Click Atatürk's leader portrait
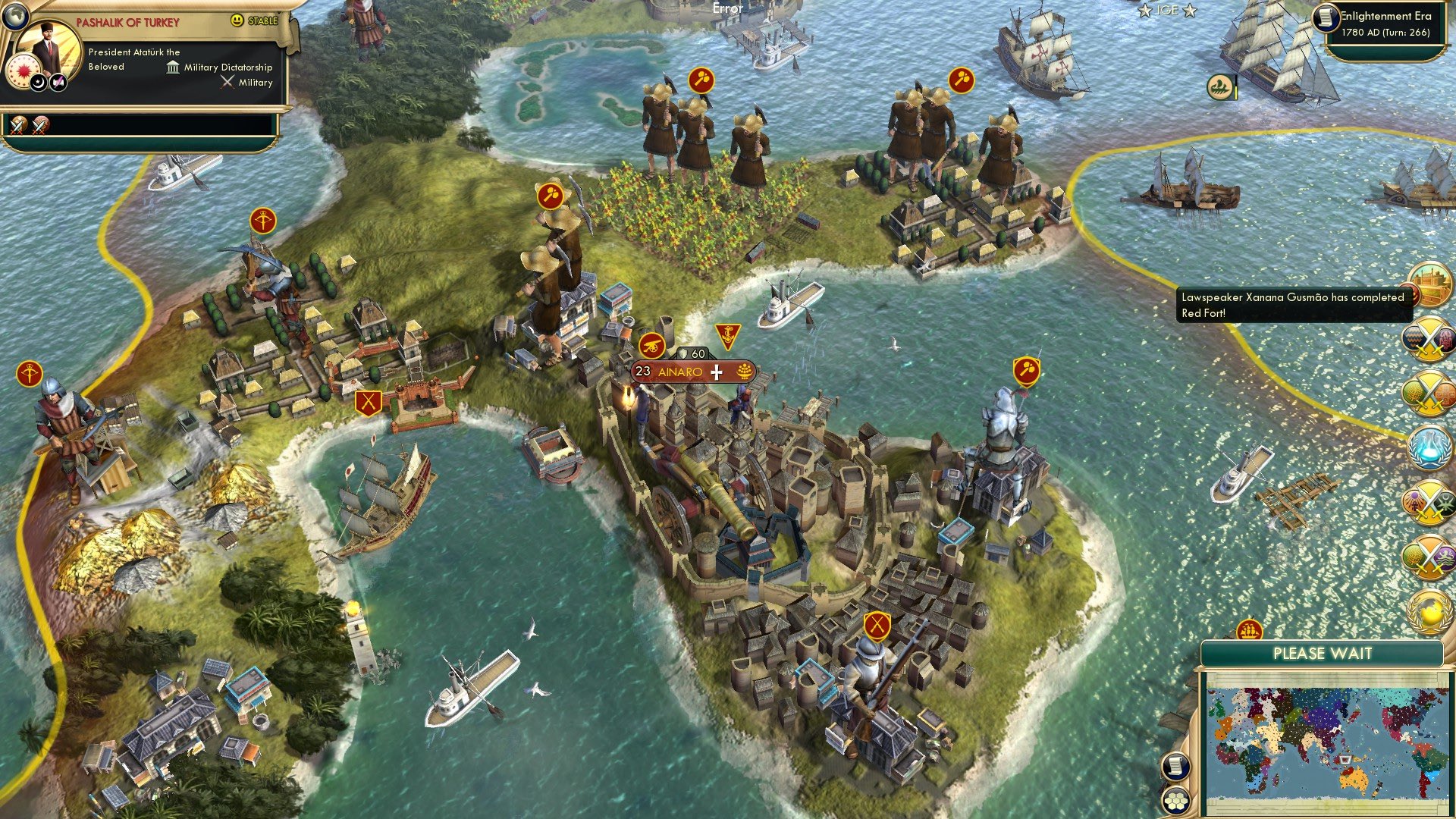Screen dimensions: 1456x819 tap(47, 47)
